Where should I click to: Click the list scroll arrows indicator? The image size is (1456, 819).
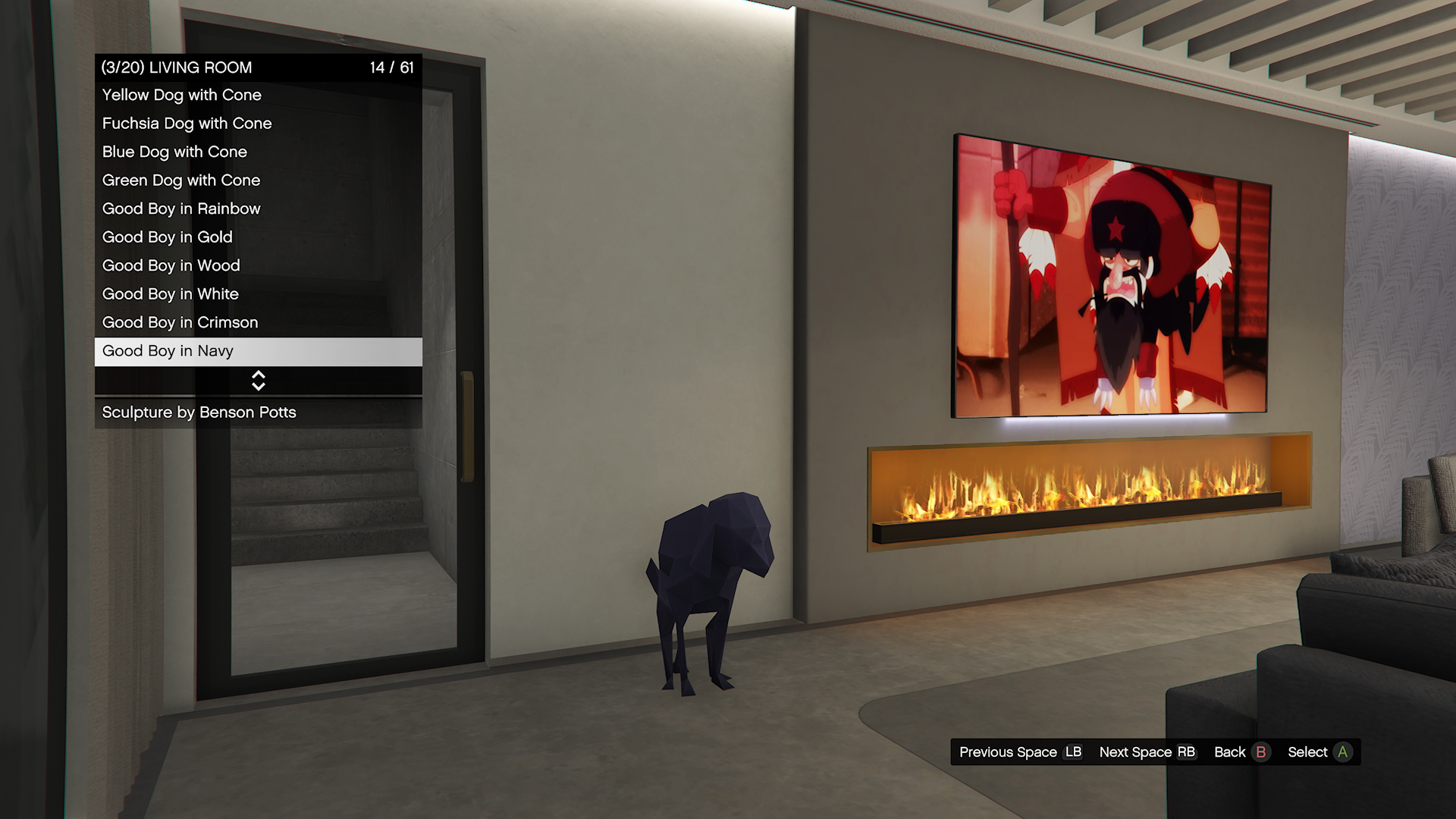[259, 381]
